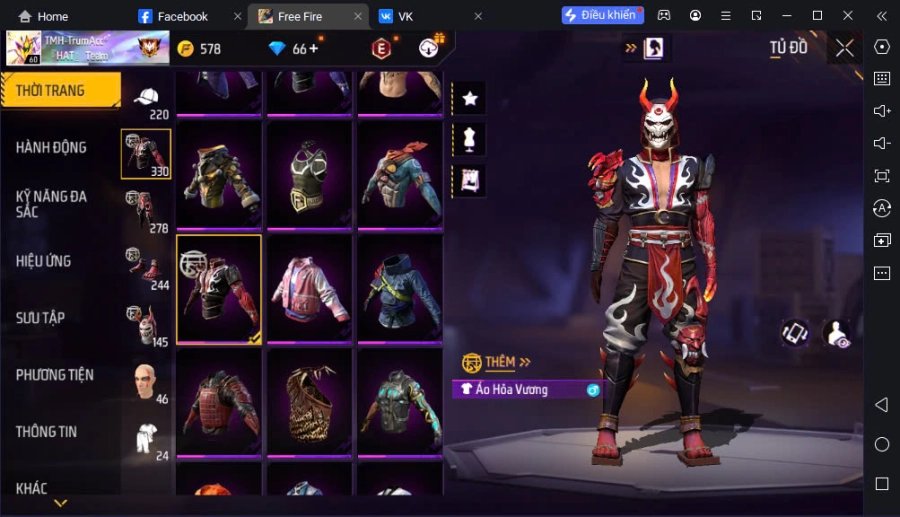Viewport: 900px width, 517px height.
Task: Select the pink and white jacket
Action: point(309,289)
